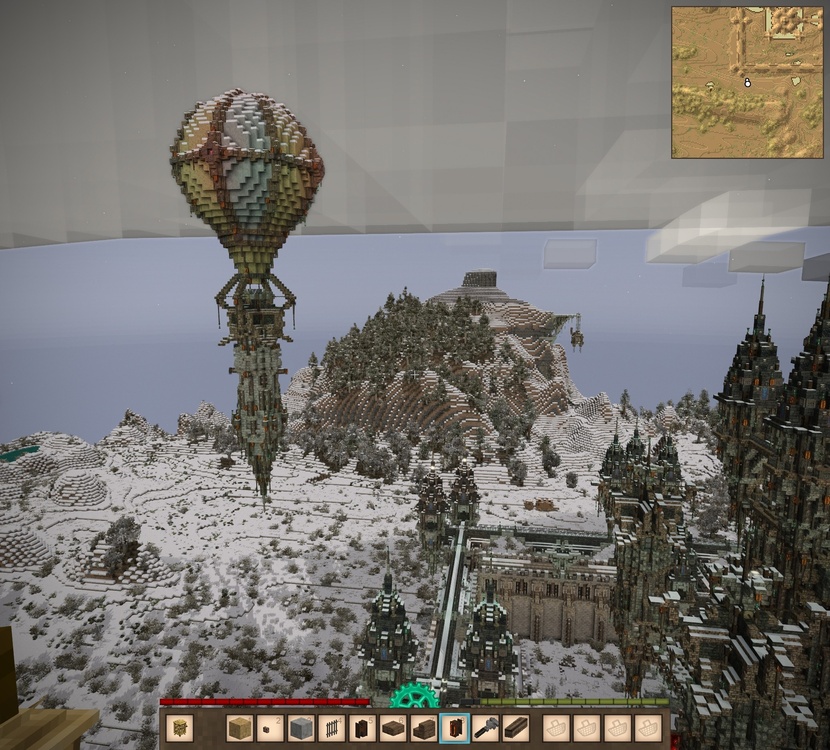Select the hay block hotbar slot
Viewport: 830px width, 750px height.
click(240, 728)
